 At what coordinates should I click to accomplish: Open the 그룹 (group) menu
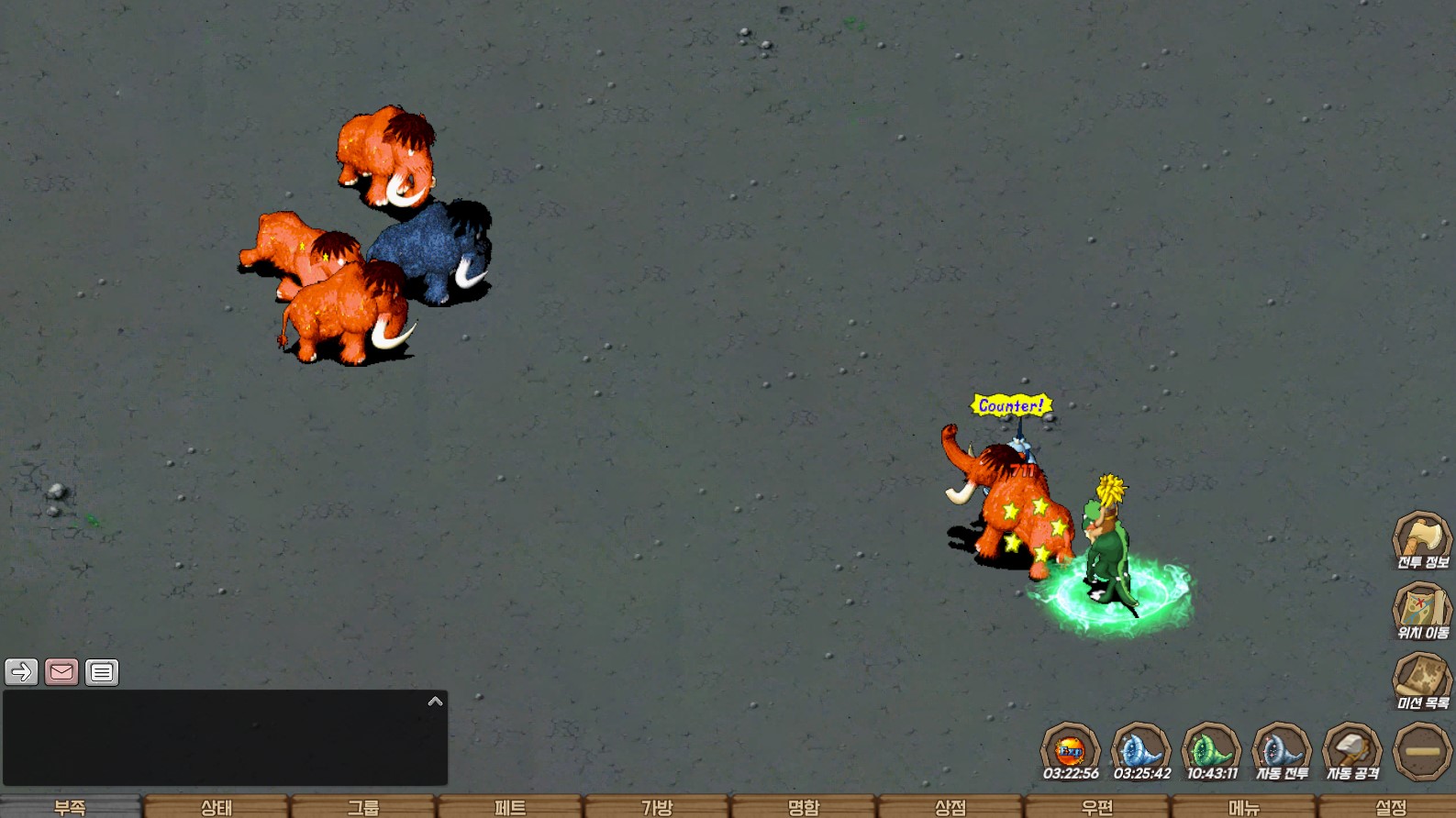pos(363,807)
